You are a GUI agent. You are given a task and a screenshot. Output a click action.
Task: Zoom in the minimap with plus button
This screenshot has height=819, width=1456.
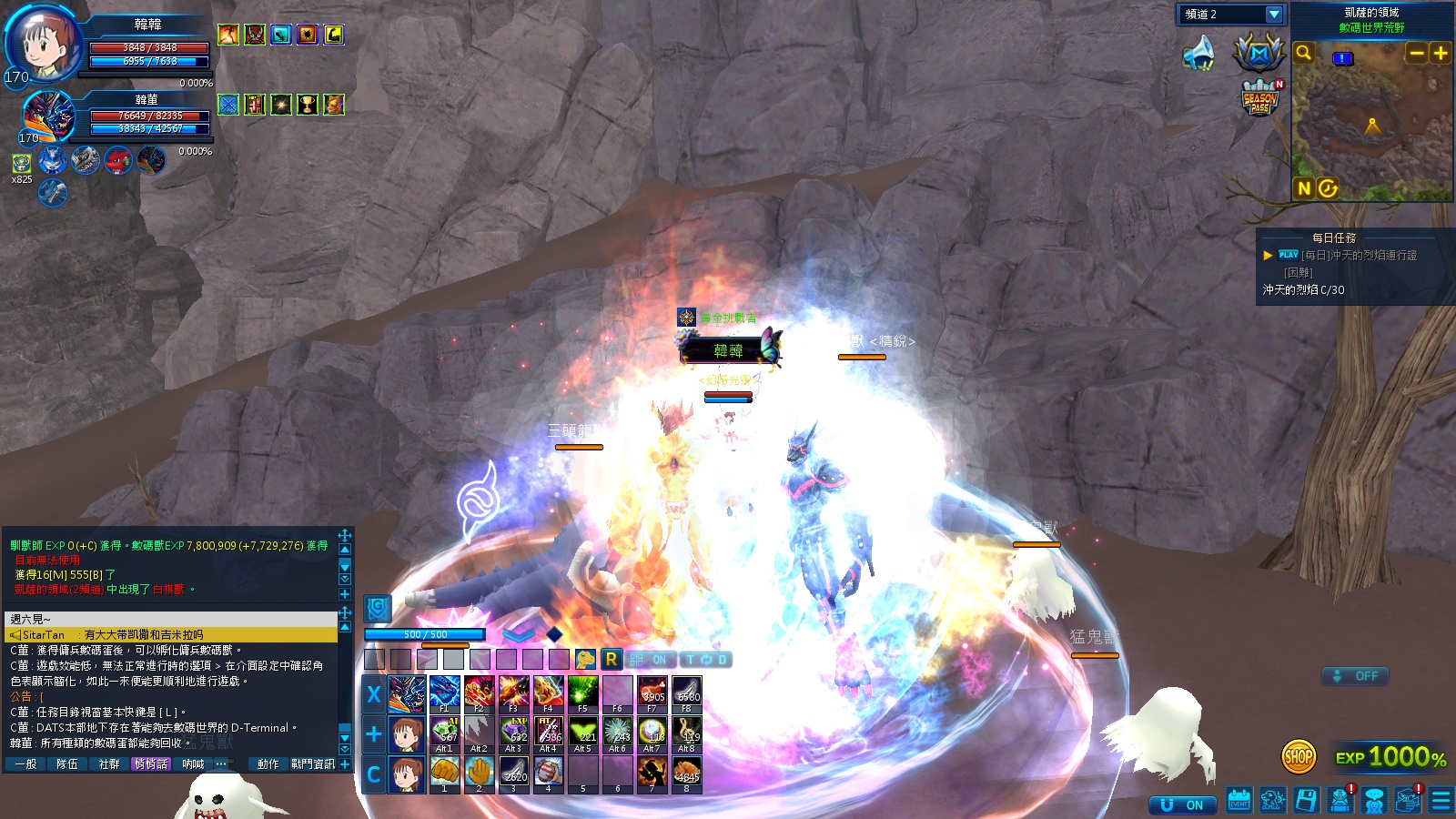[x=1441, y=53]
